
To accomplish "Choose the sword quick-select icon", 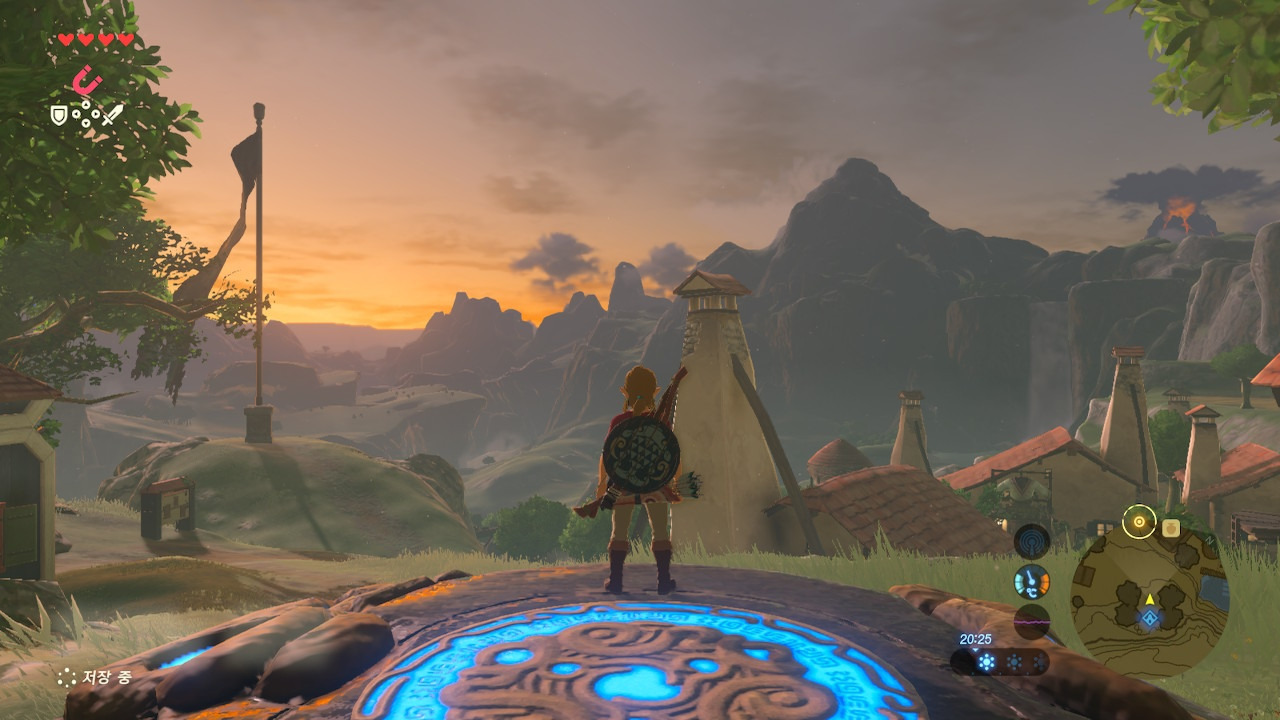I will tap(112, 114).
